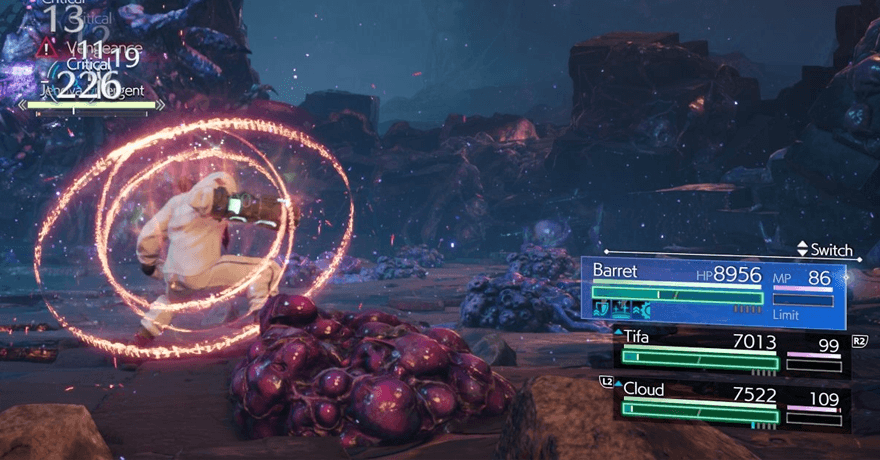Viewport: 880px width, 460px height.
Task: Choose Cloud's party row
Action: (730, 402)
